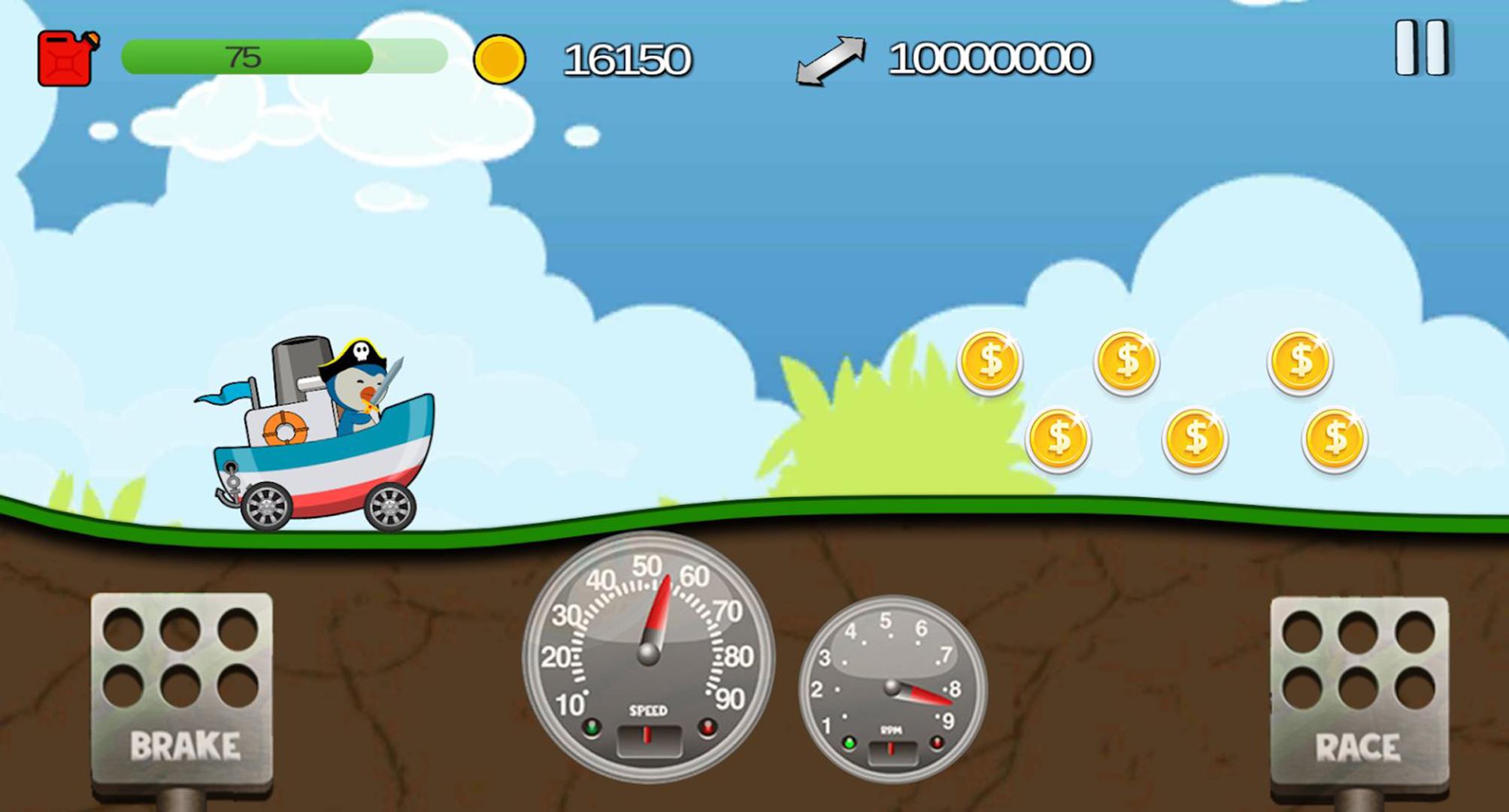Hit the RACE gas pedal
The height and width of the screenshot is (812, 1509).
1359,692
